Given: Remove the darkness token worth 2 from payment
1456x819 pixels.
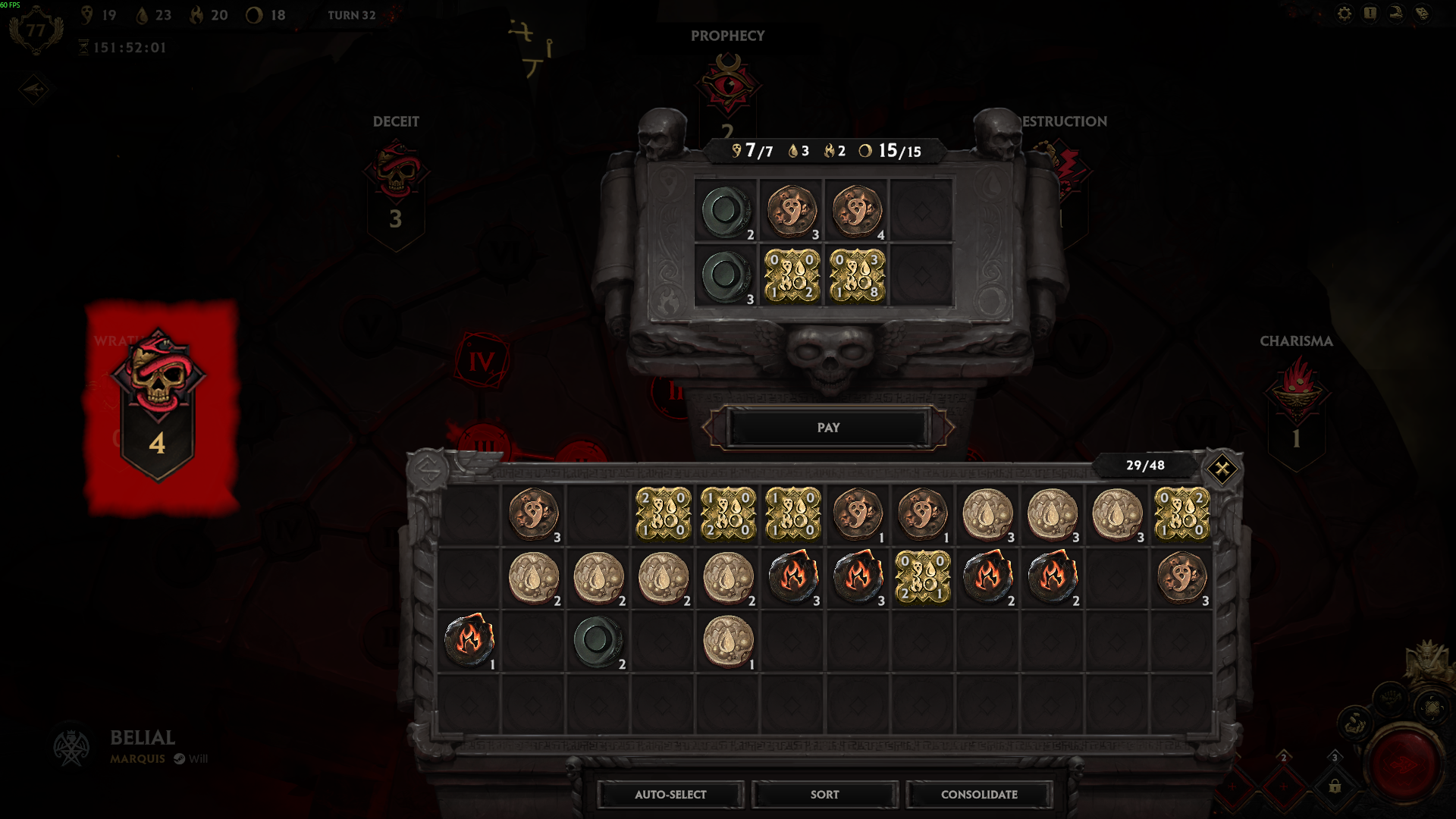Looking at the screenshot, I should [x=726, y=211].
